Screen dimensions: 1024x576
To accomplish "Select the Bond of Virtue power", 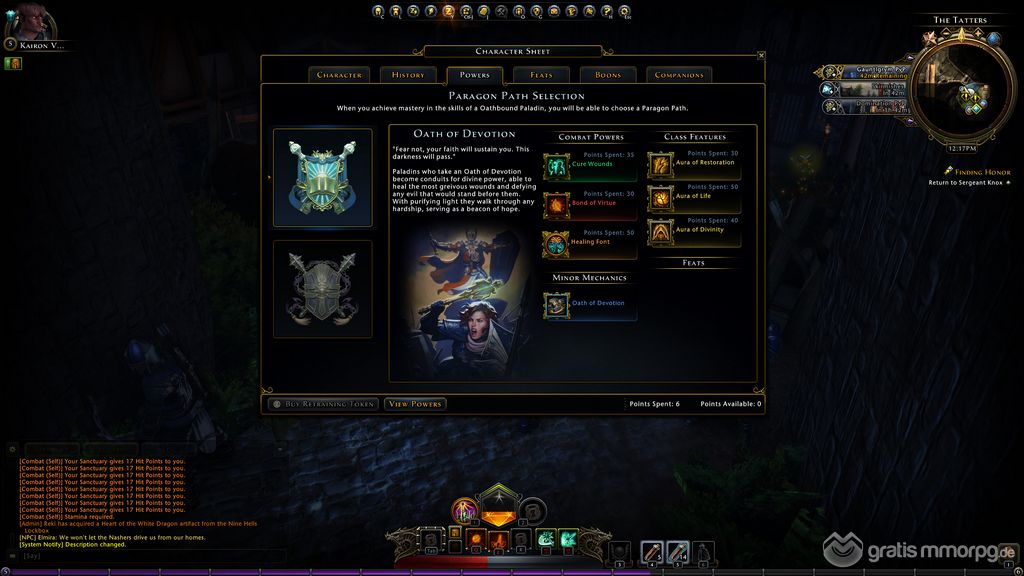I will [556, 205].
